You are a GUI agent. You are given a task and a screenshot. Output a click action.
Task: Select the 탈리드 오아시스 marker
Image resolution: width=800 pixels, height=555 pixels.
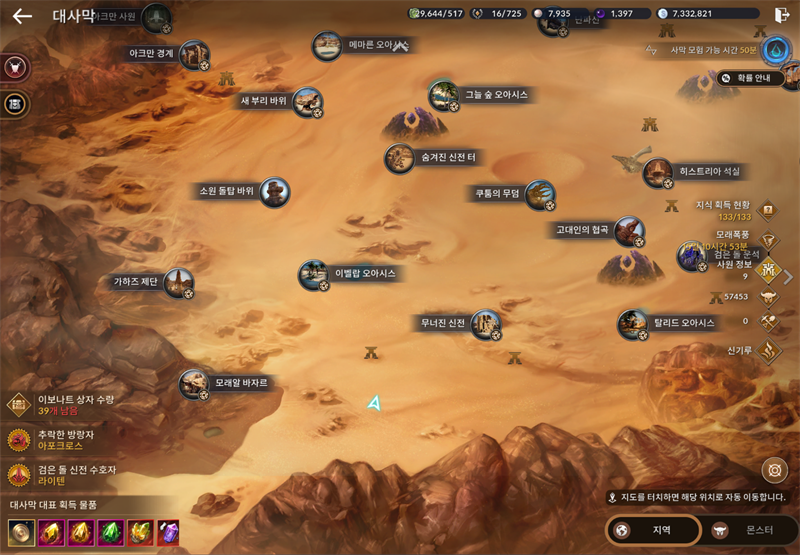(632, 323)
